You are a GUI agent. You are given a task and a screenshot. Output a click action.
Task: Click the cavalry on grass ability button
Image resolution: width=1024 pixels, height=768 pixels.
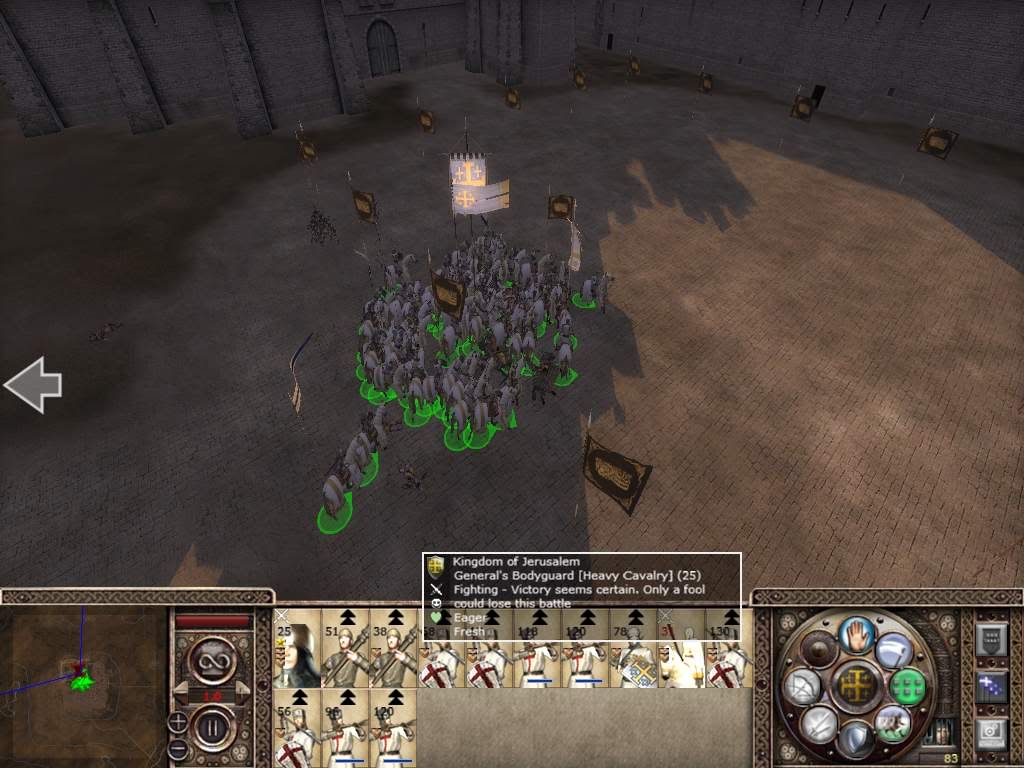click(x=892, y=723)
